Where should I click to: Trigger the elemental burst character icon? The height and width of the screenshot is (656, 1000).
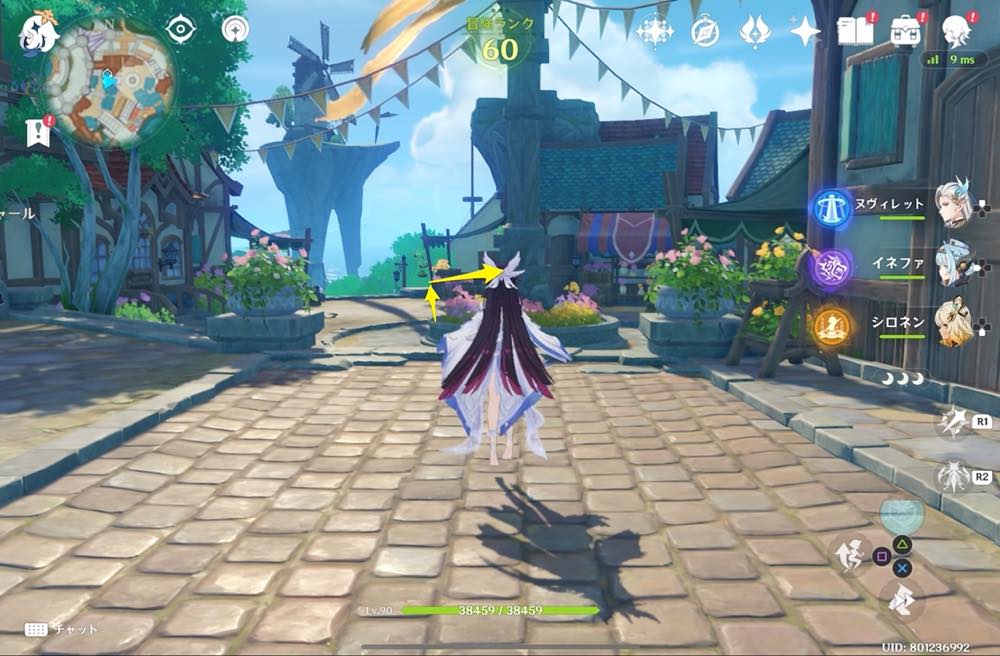953,476
